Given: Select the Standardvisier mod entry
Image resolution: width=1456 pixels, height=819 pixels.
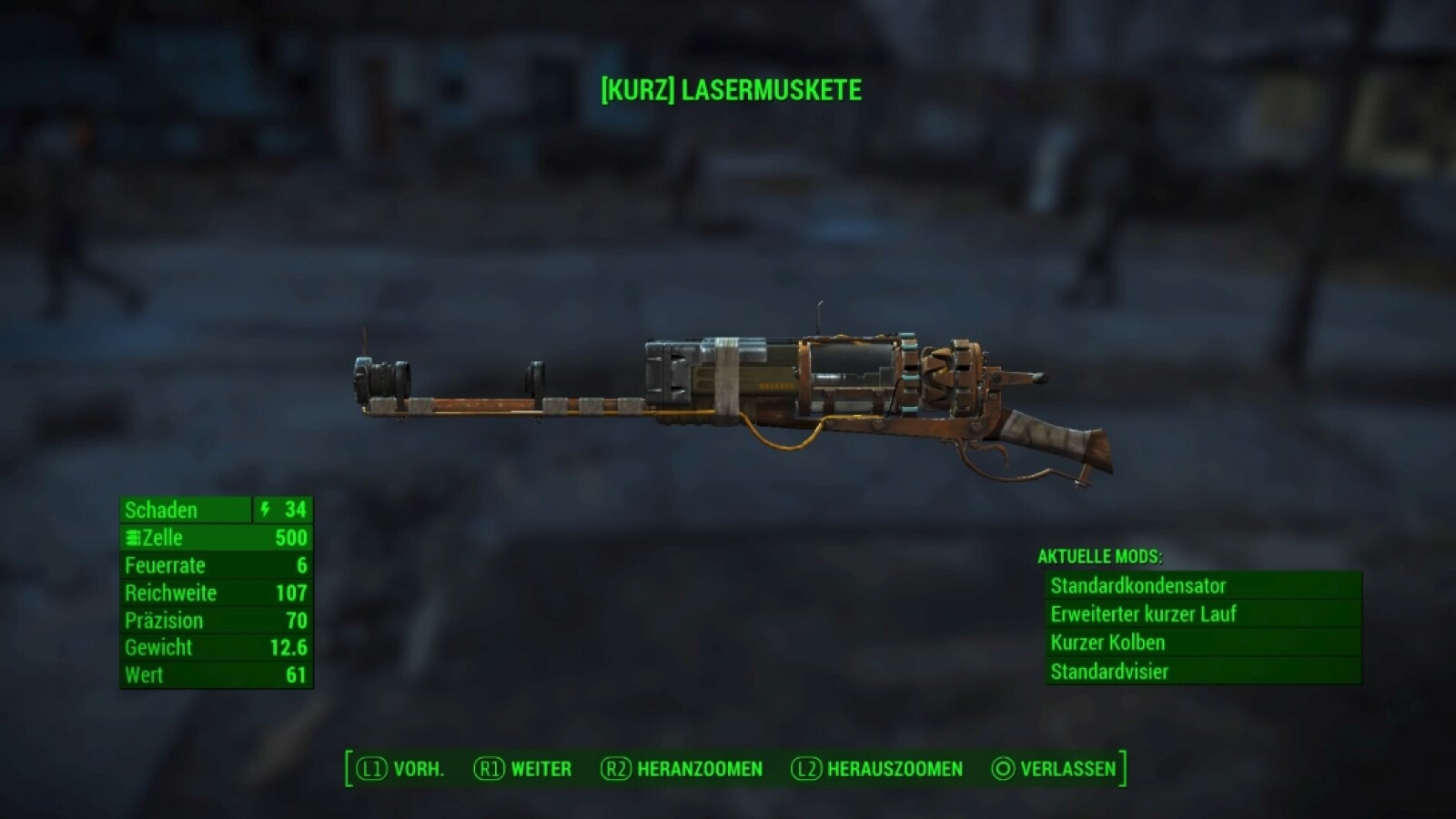Looking at the screenshot, I should (x=1201, y=672).
